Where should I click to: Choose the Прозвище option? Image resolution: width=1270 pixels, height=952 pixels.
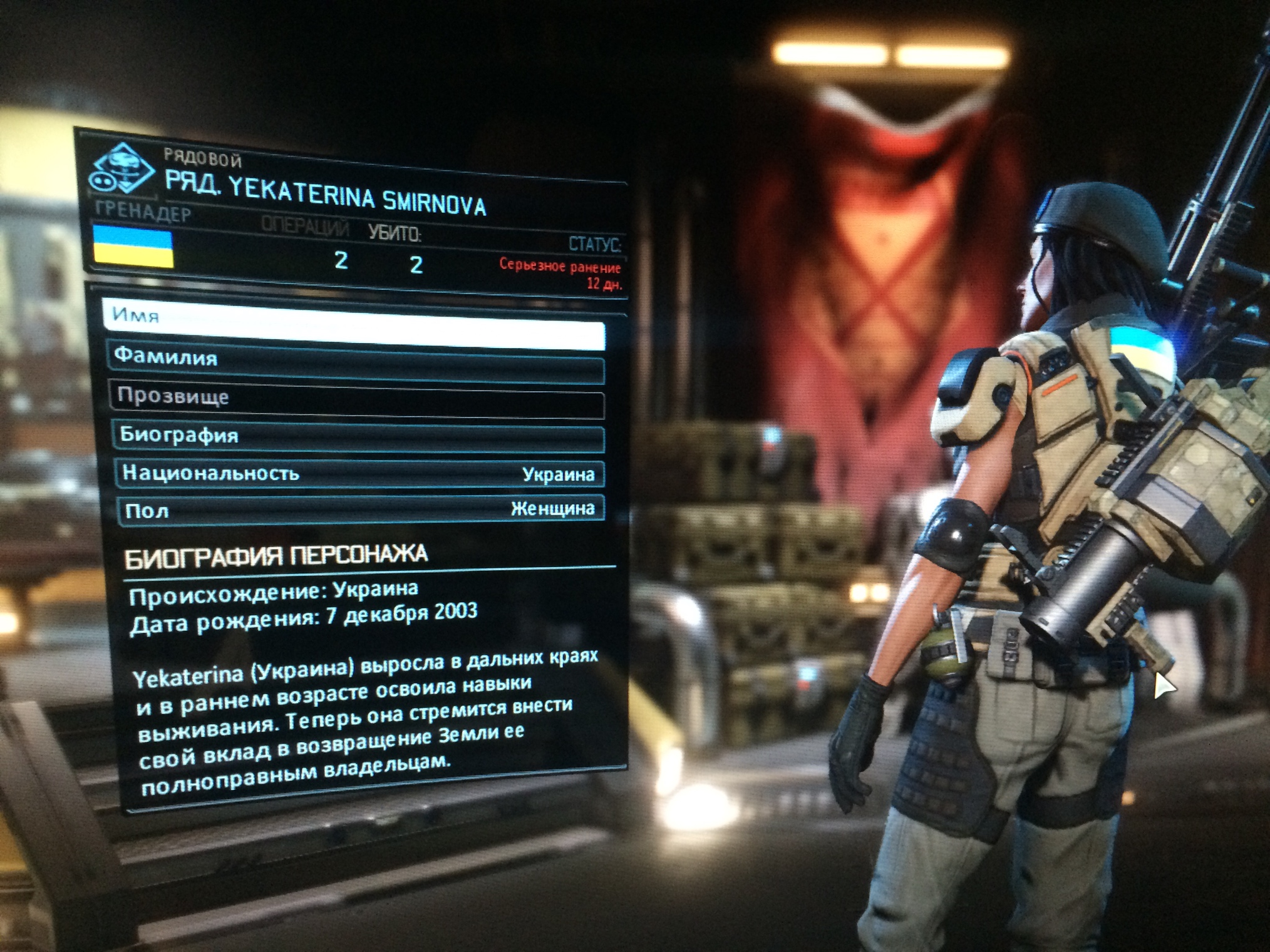pos(358,401)
